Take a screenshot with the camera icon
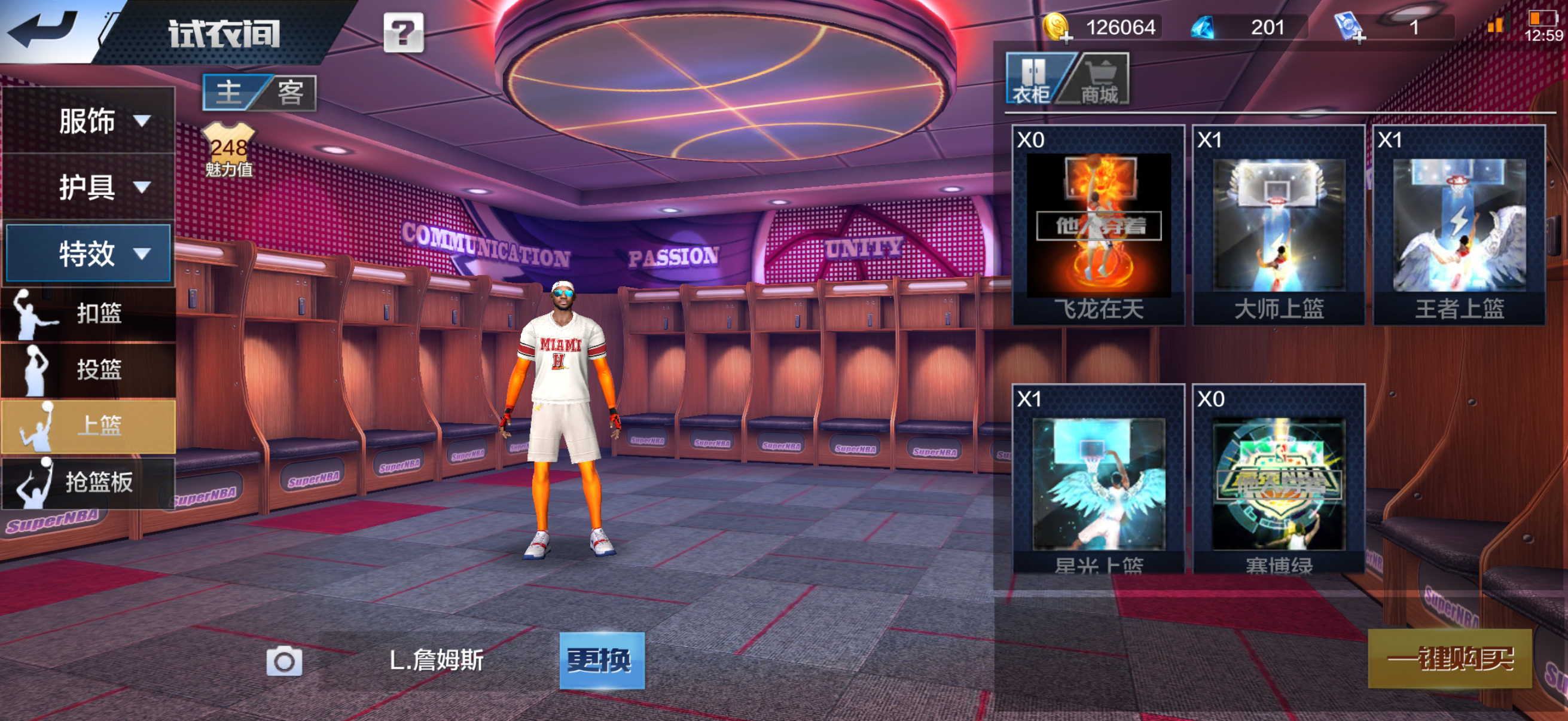 [x=284, y=661]
